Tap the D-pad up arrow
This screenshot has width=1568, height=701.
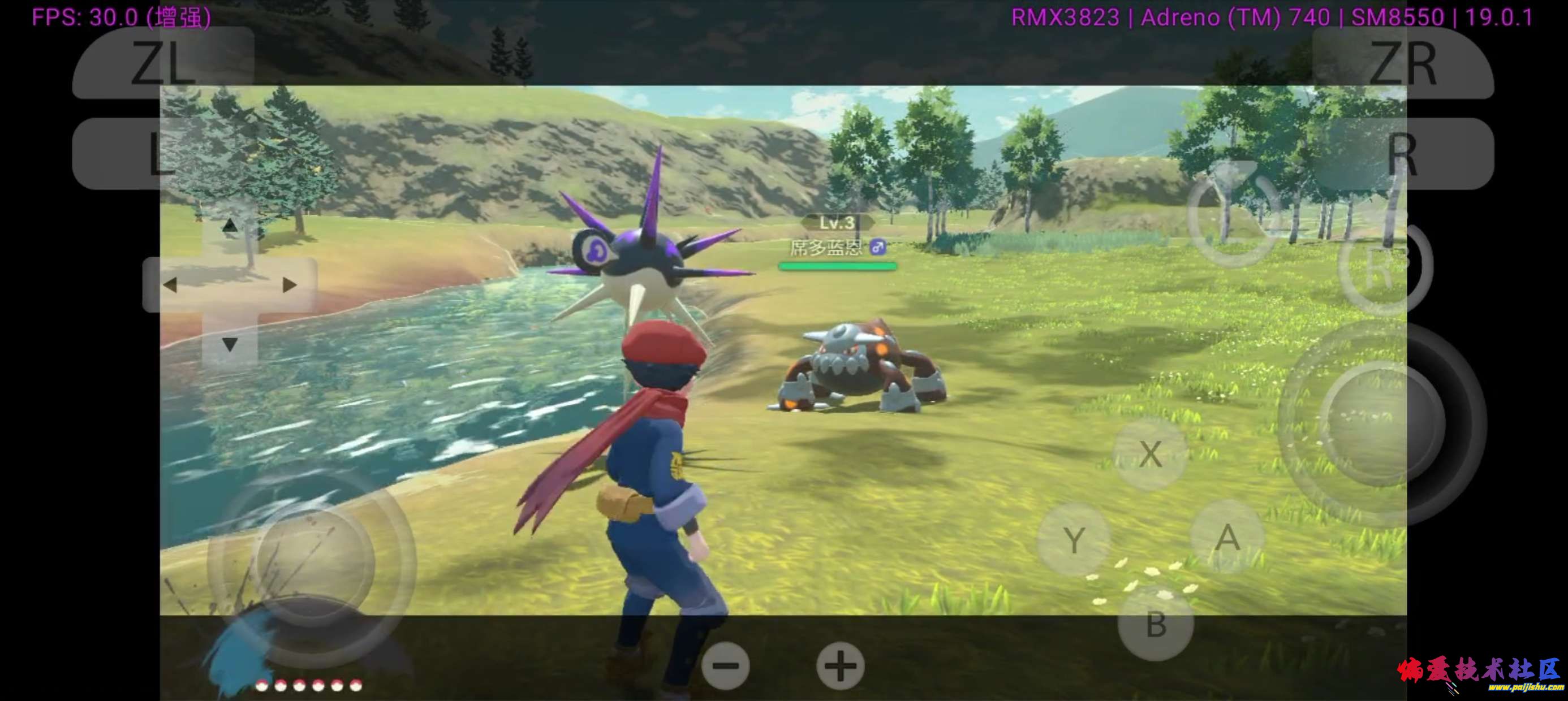(230, 226)
